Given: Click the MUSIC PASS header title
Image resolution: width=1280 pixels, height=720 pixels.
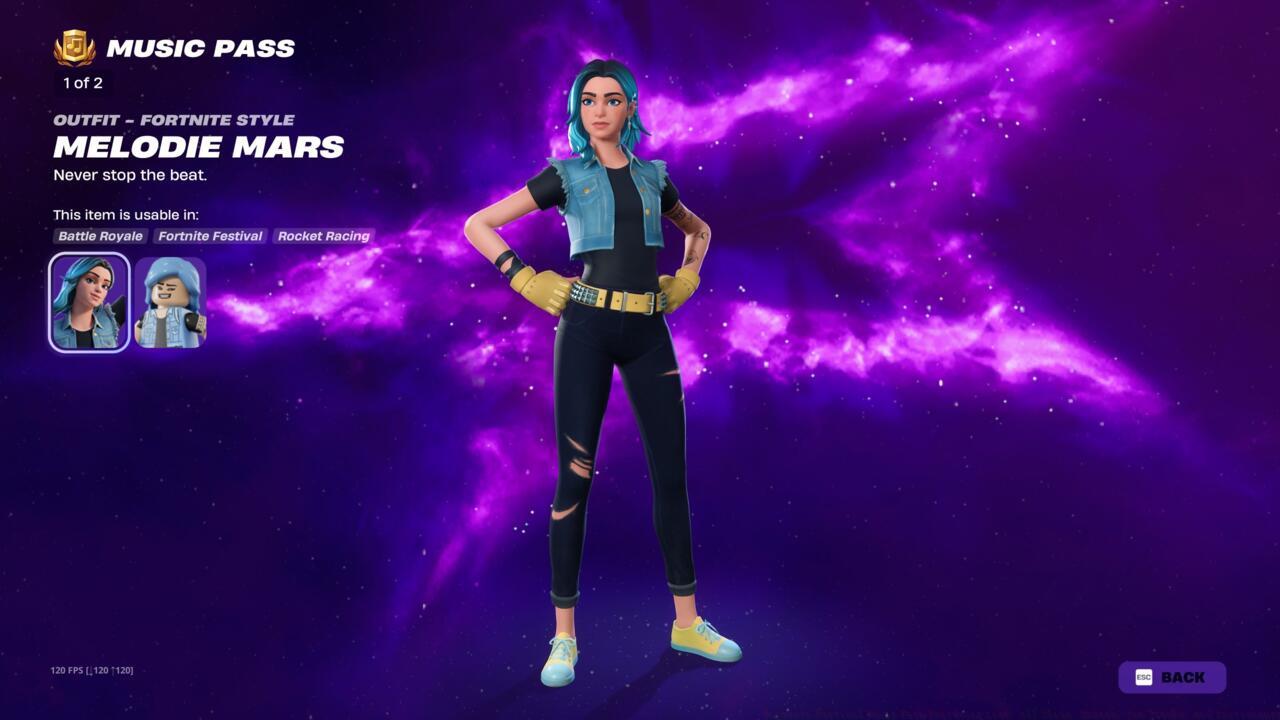Looking at the screenshot, I should [199, 47].
